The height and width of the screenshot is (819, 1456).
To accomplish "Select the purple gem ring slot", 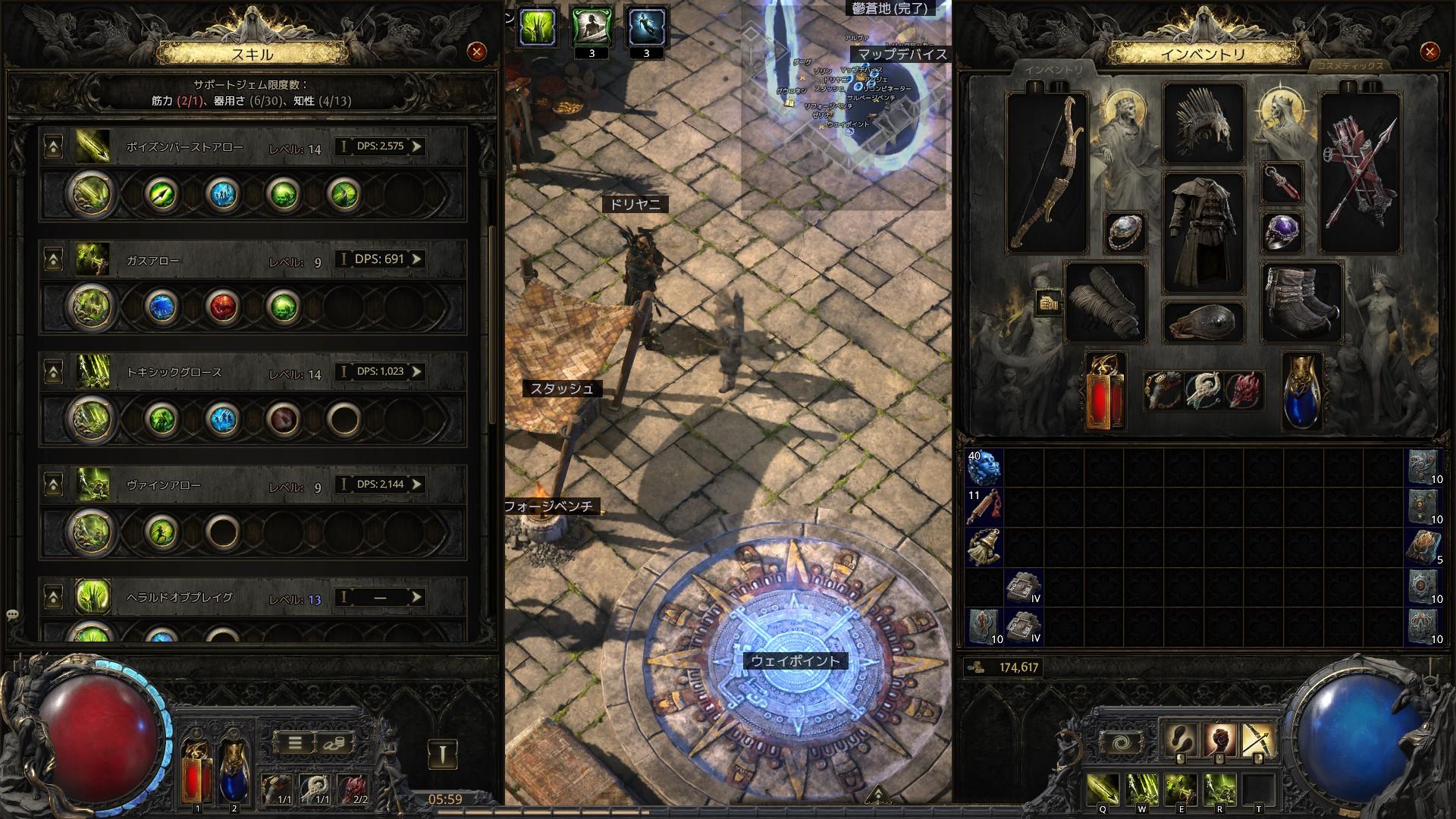I will (1282, 231).
